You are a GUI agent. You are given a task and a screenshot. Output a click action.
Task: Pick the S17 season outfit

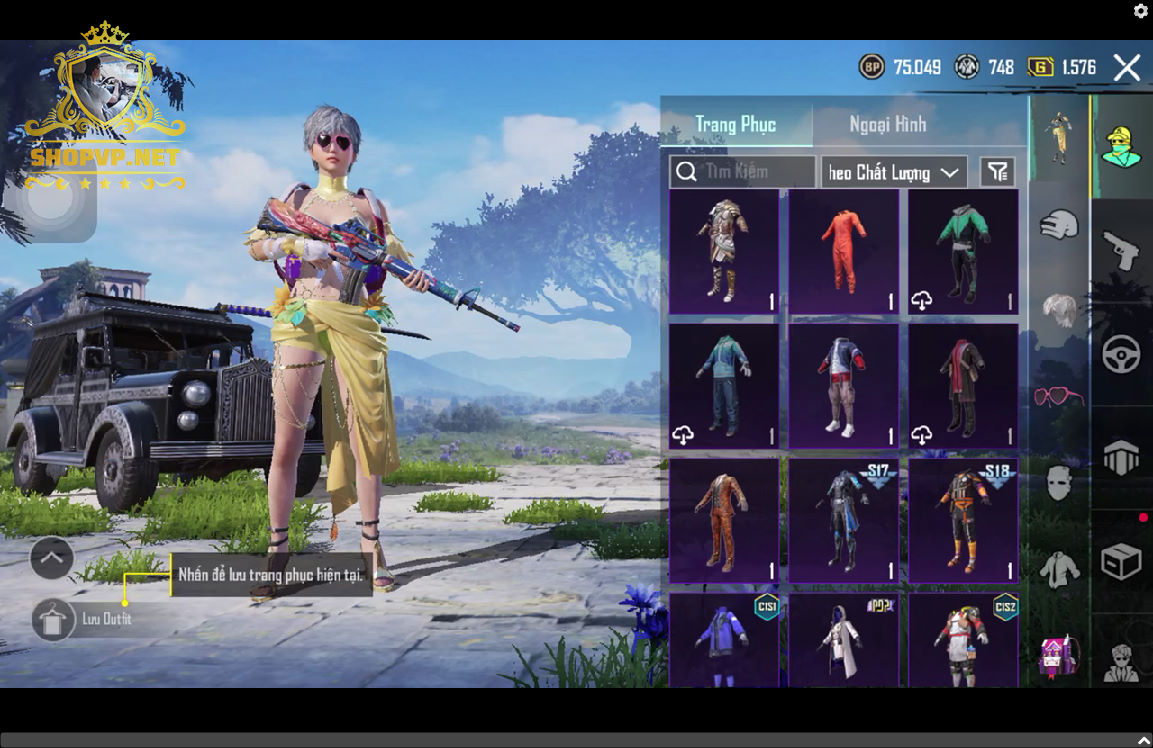[x=843, y=520]
